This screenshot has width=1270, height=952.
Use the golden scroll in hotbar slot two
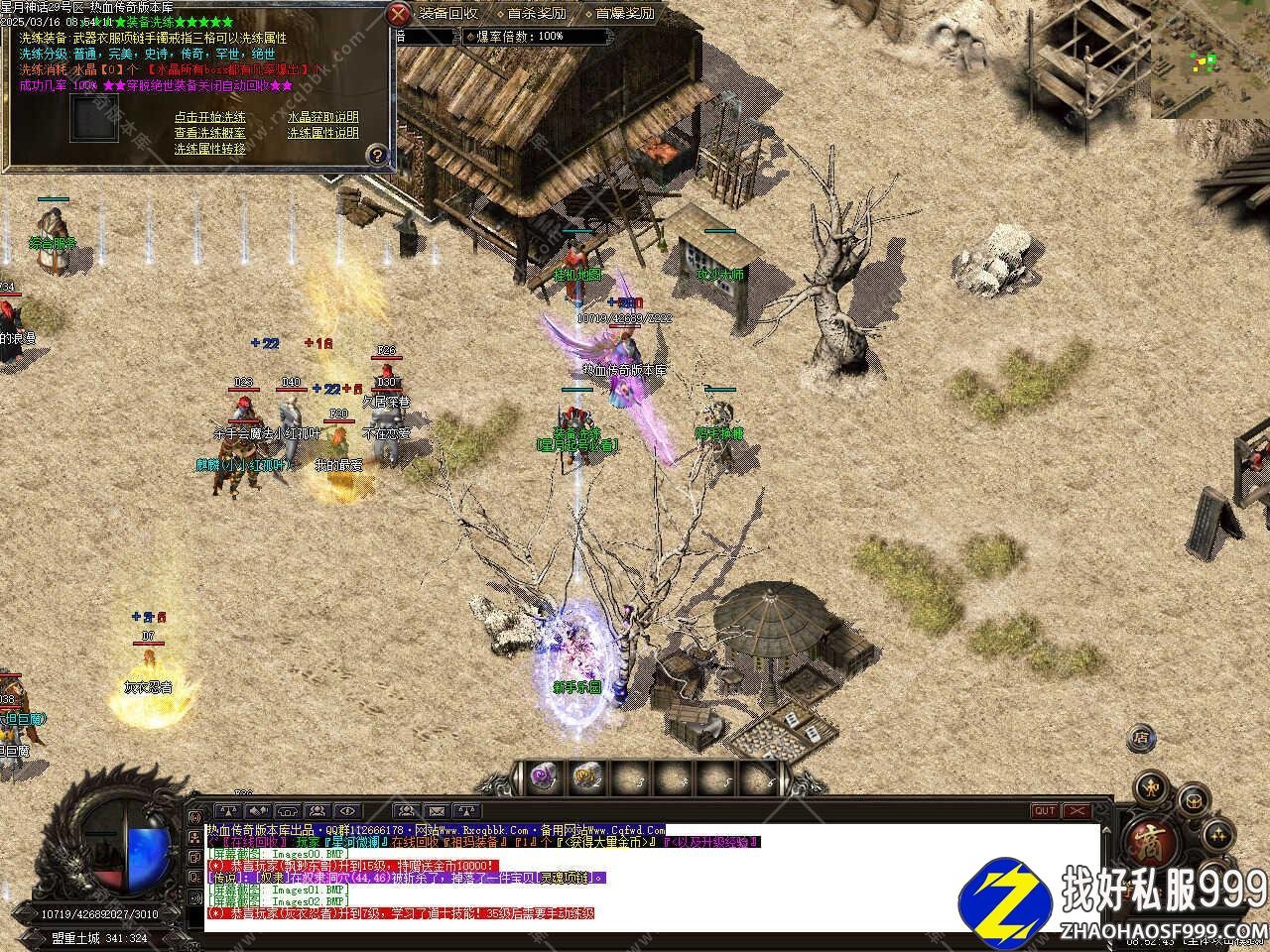pos(586,776)
